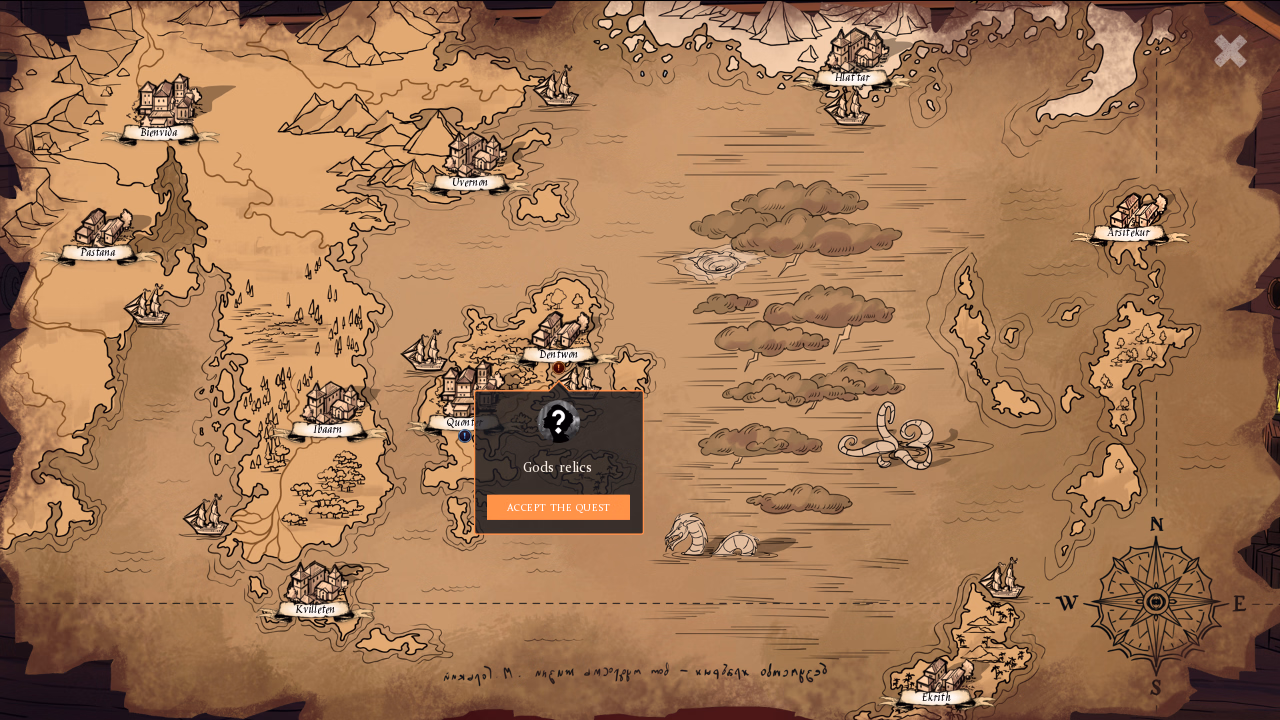Close the map with the X button
The height and width of the screenshot is (720, 1280).
pyautogui.click(x=1229, y=50)
